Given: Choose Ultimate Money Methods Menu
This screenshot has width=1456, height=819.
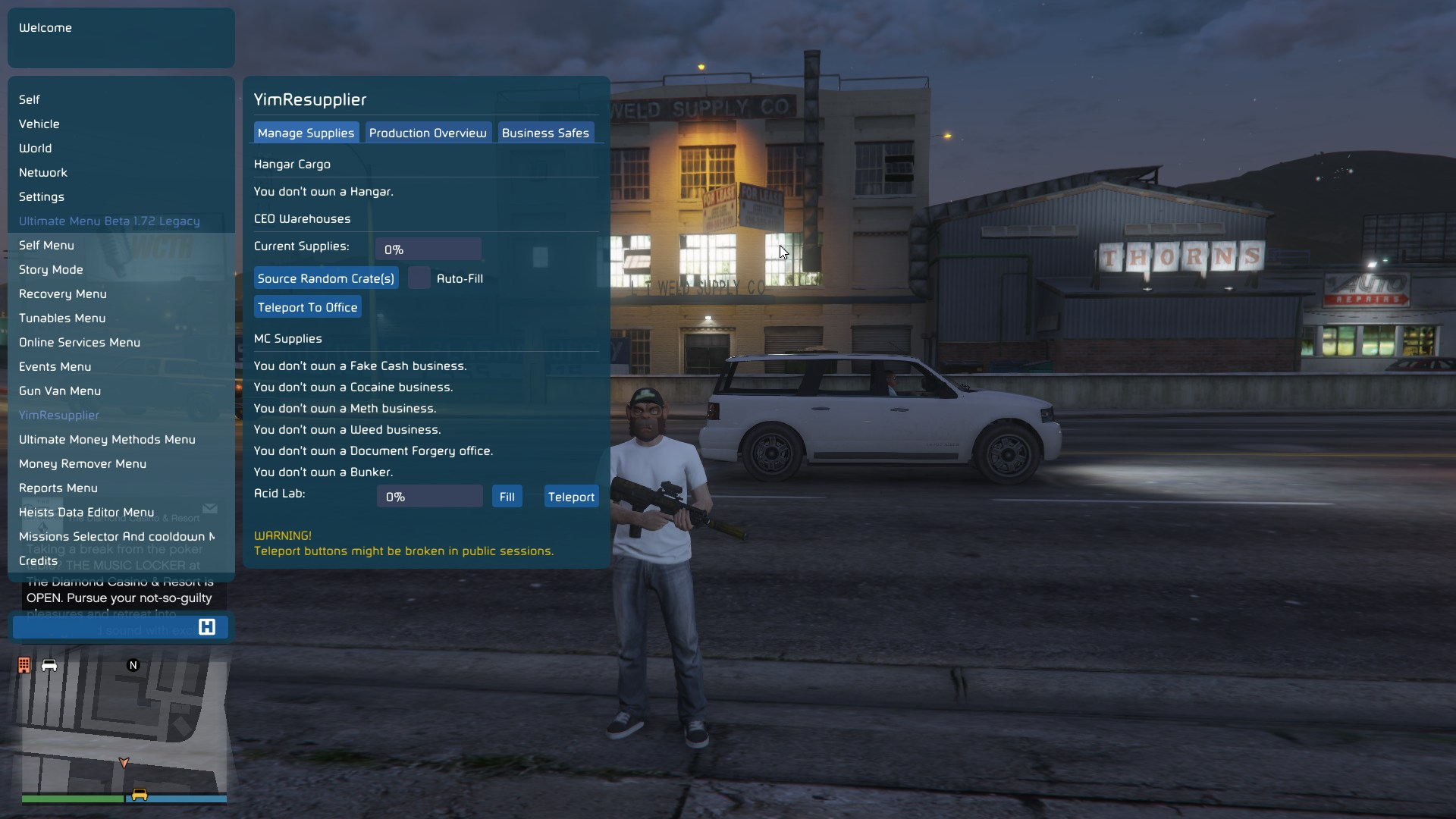Looking at the screenshot, I should click(x=107, y=439).
